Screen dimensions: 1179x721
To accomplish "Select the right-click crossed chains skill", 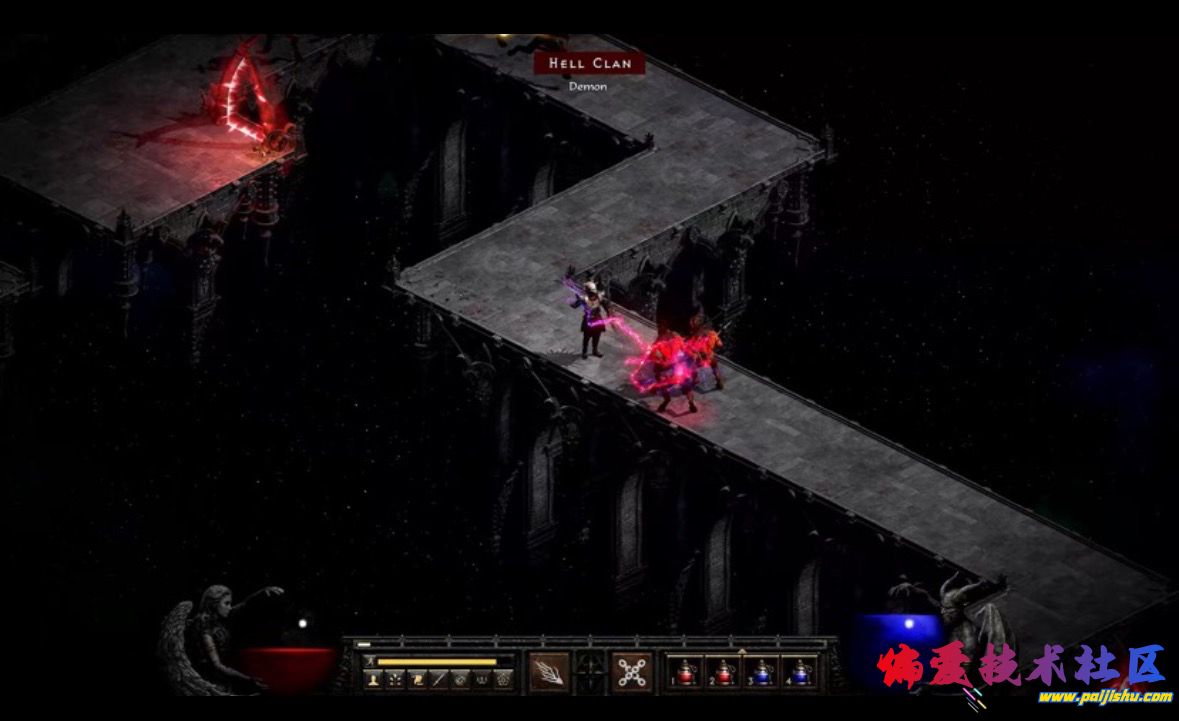I will pyautogui.click(x=631, y=671).
